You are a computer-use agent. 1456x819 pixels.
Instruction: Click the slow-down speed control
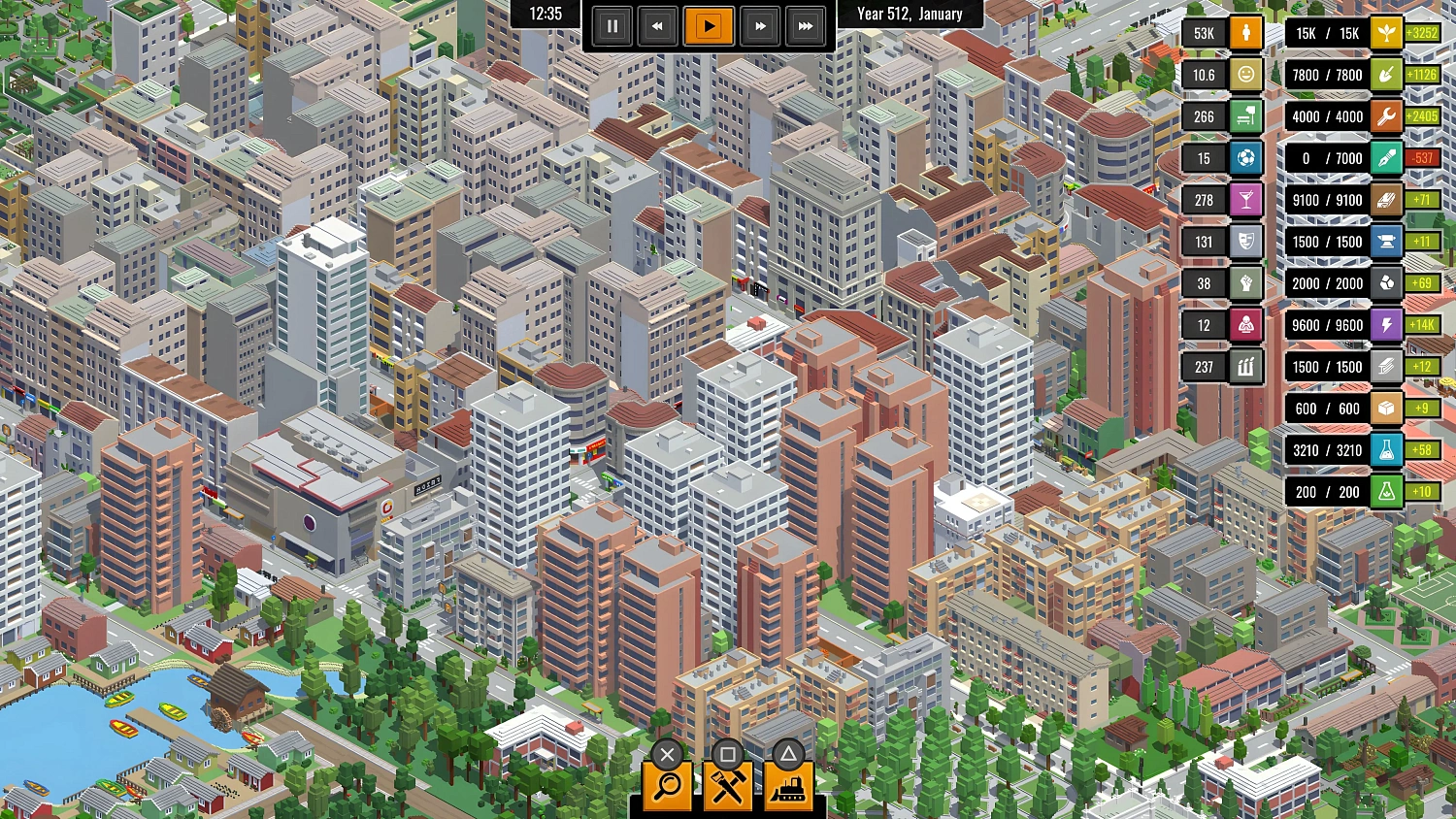[659, 26]
